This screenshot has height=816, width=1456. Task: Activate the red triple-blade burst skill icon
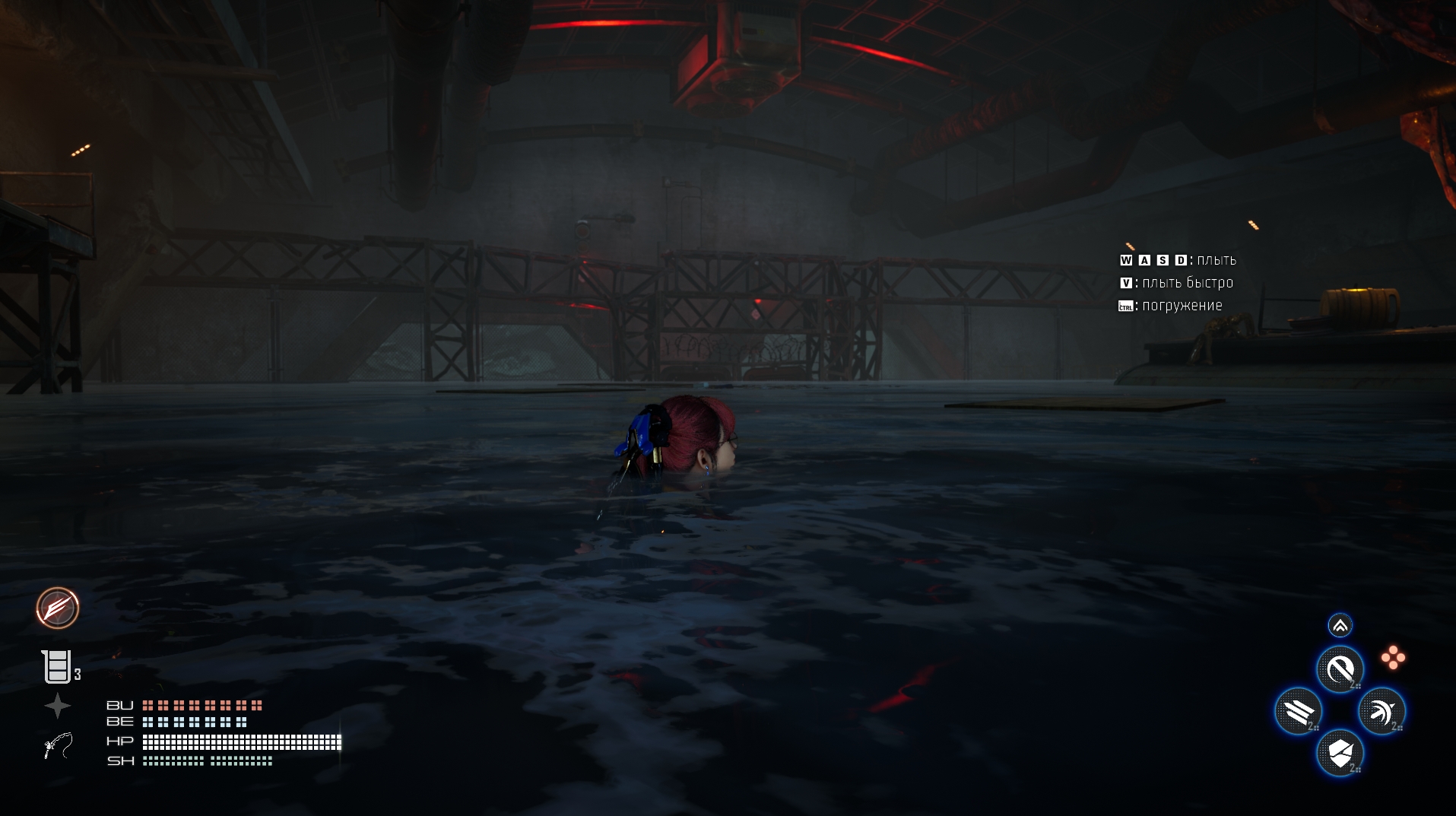[58, 608]
